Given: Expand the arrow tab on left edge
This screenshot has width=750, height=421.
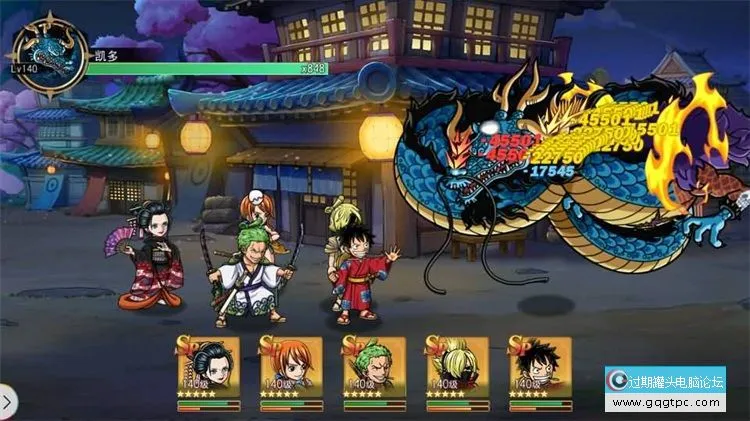Looking at the screenshot, I should 7,402.
